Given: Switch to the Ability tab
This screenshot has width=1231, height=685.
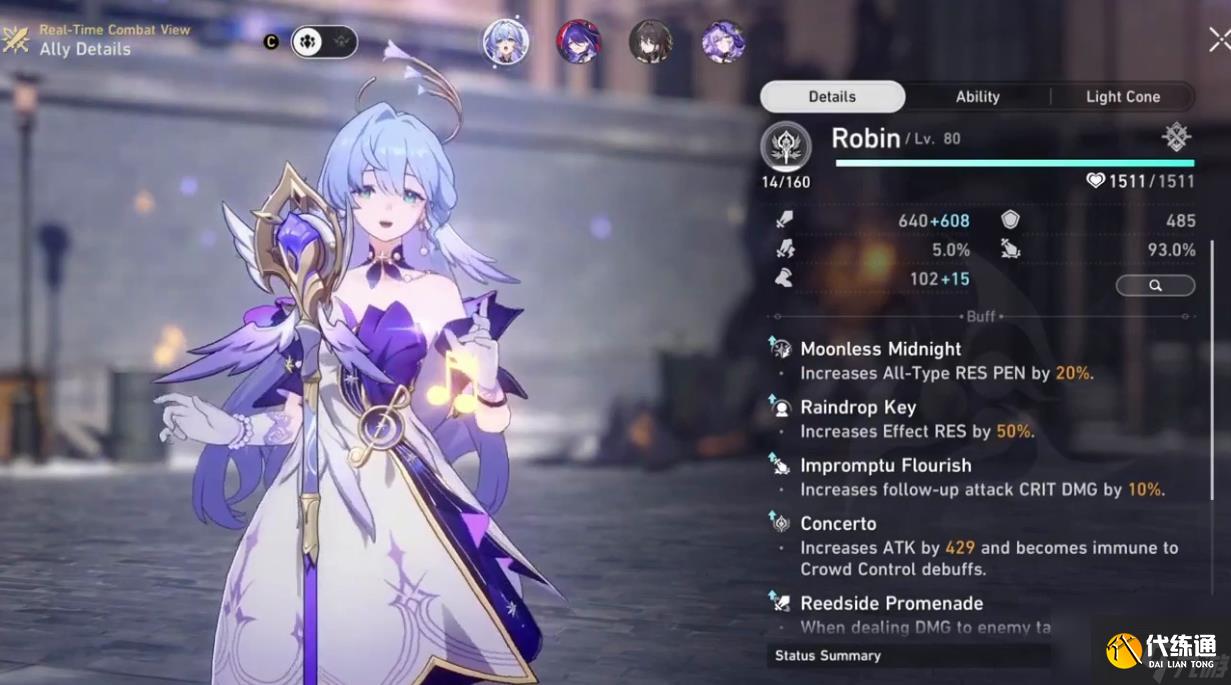Looking at the screenshot, I should tap(977, 97).
